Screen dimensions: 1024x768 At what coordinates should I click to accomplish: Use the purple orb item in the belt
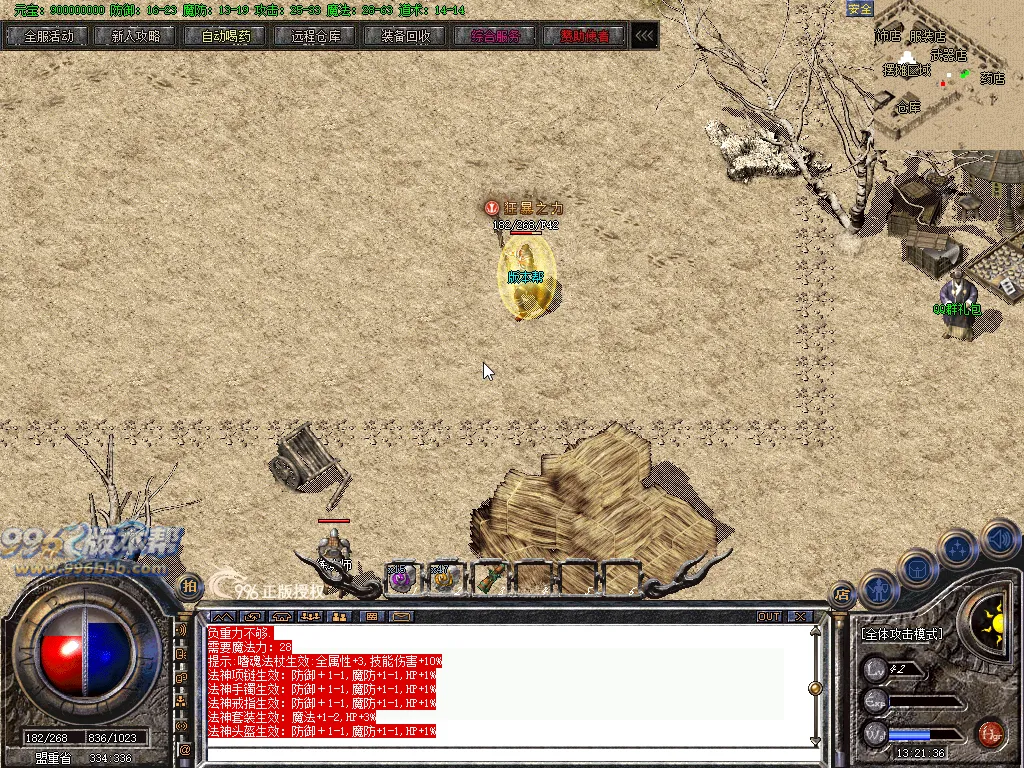(x=401, y=577)
